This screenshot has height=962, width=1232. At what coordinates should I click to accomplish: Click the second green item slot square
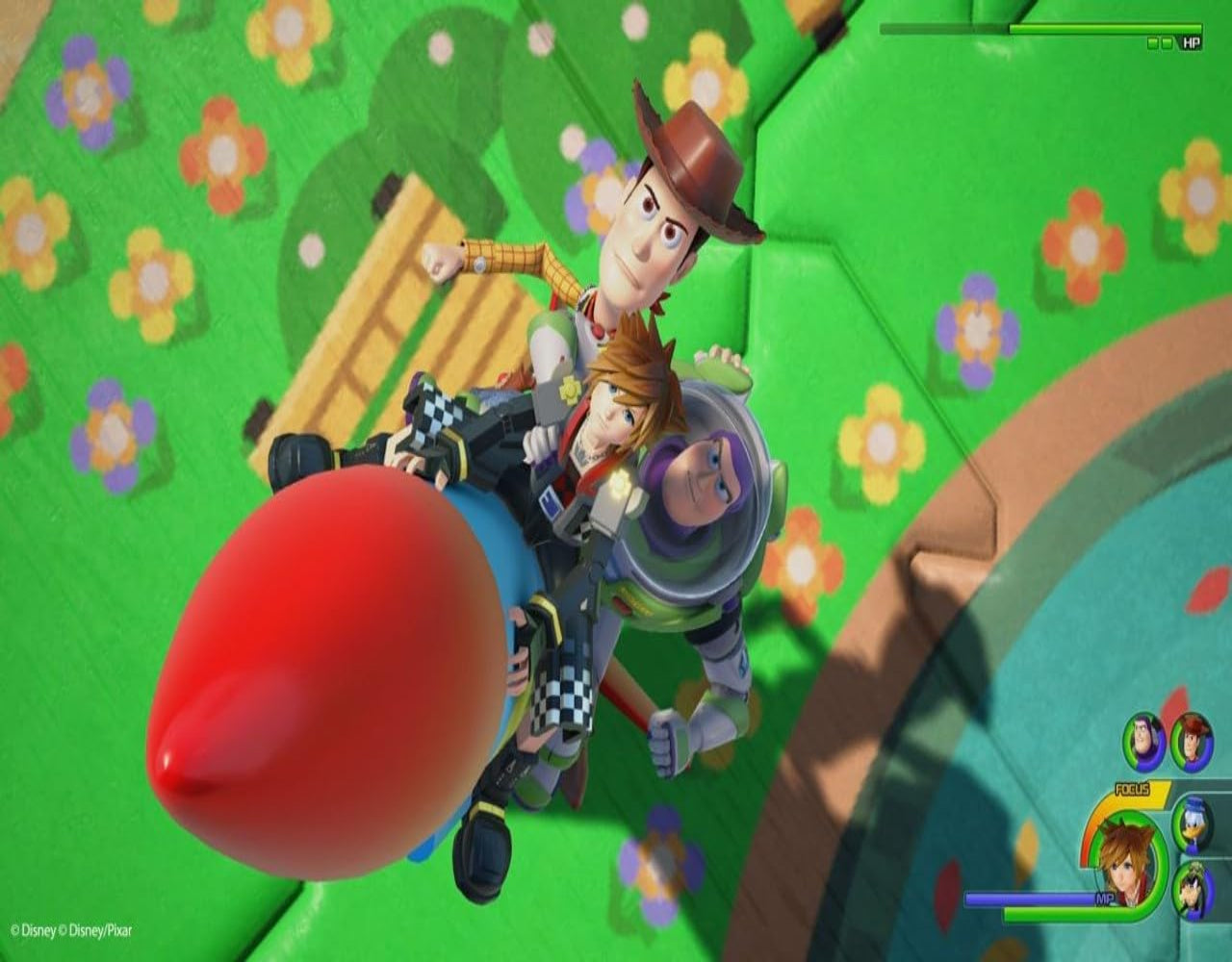[x=1168, y=43]
